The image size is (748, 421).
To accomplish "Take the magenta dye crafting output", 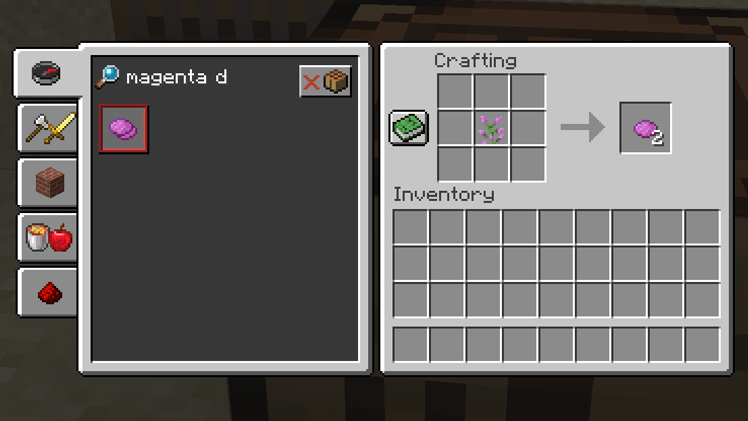I will tap(645, 128).
